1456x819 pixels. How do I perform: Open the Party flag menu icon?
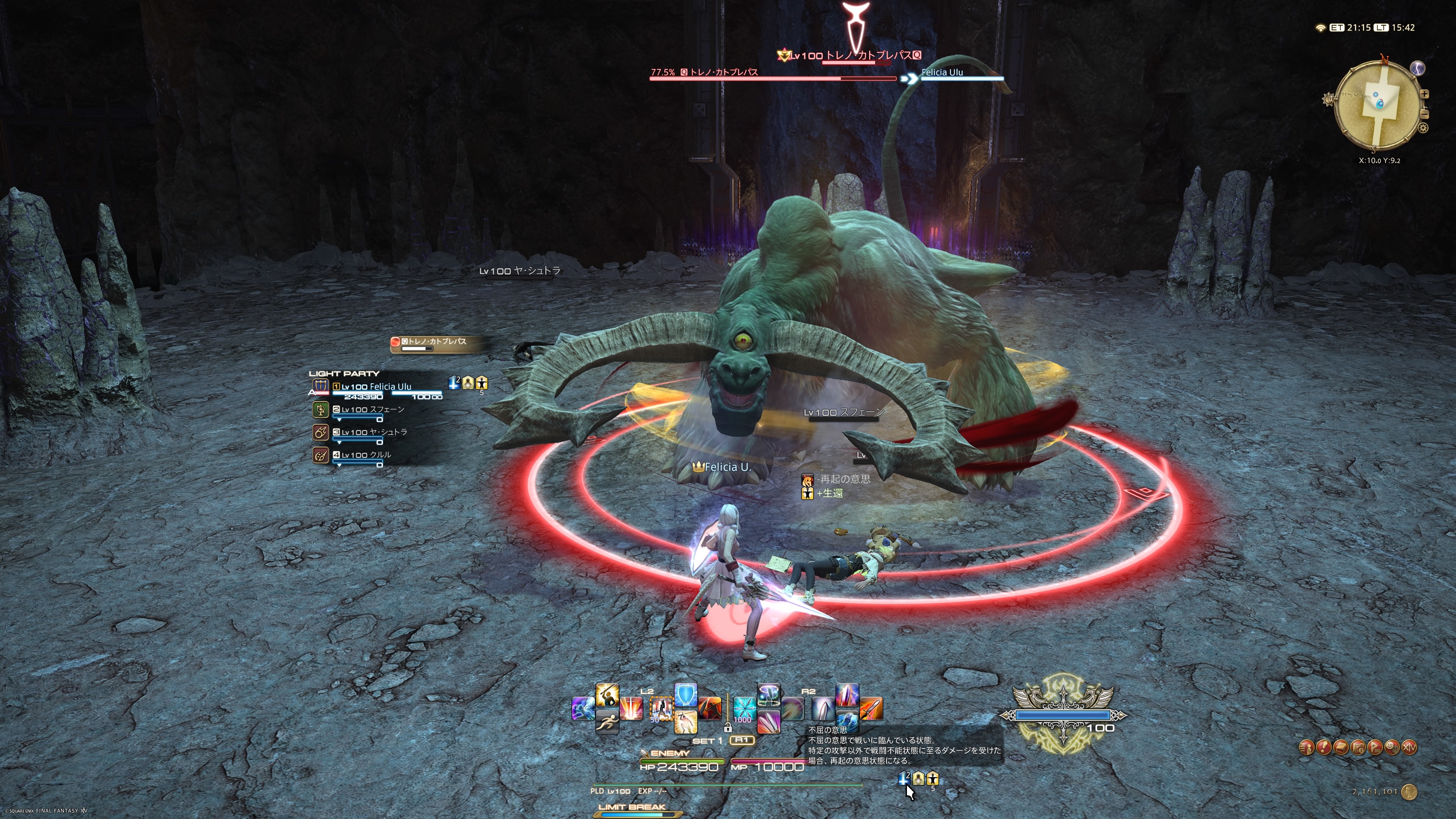1375,748
